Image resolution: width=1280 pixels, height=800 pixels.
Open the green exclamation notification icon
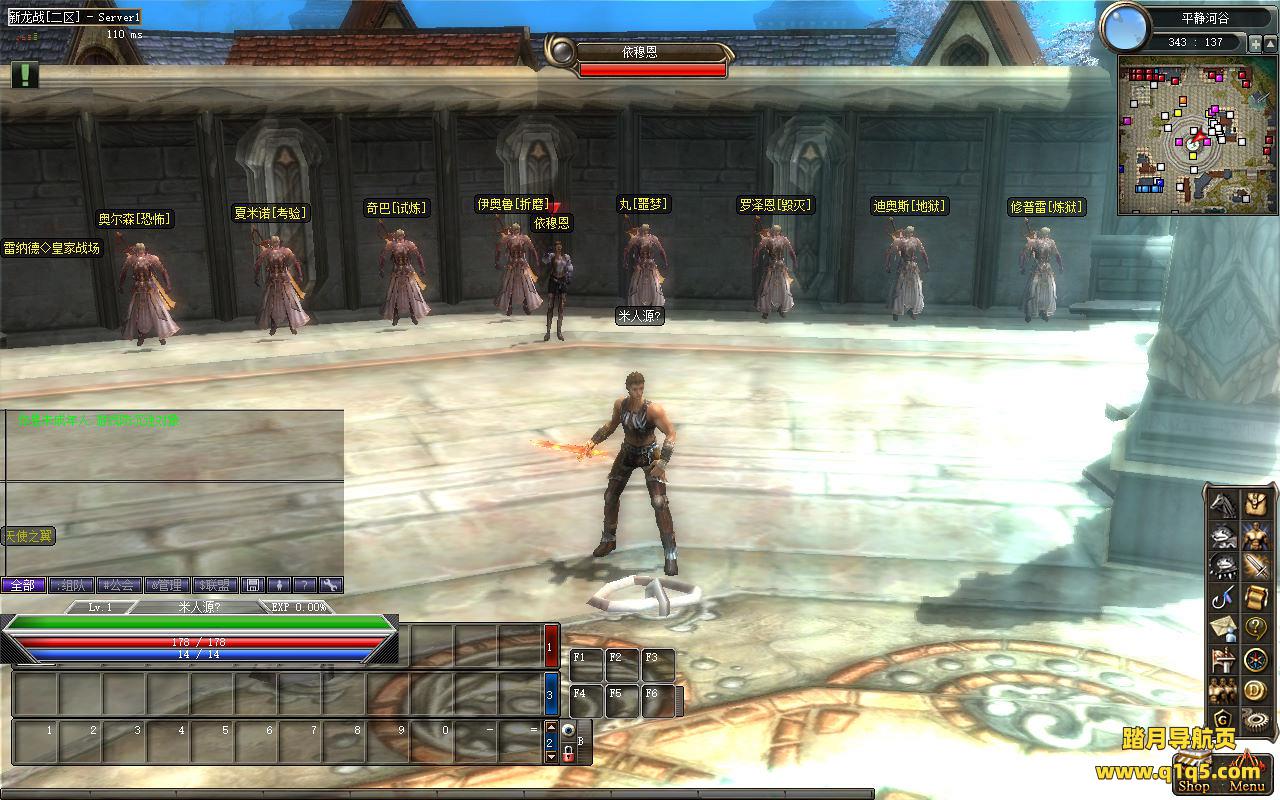pyautogui.click(x=25, y=75)
